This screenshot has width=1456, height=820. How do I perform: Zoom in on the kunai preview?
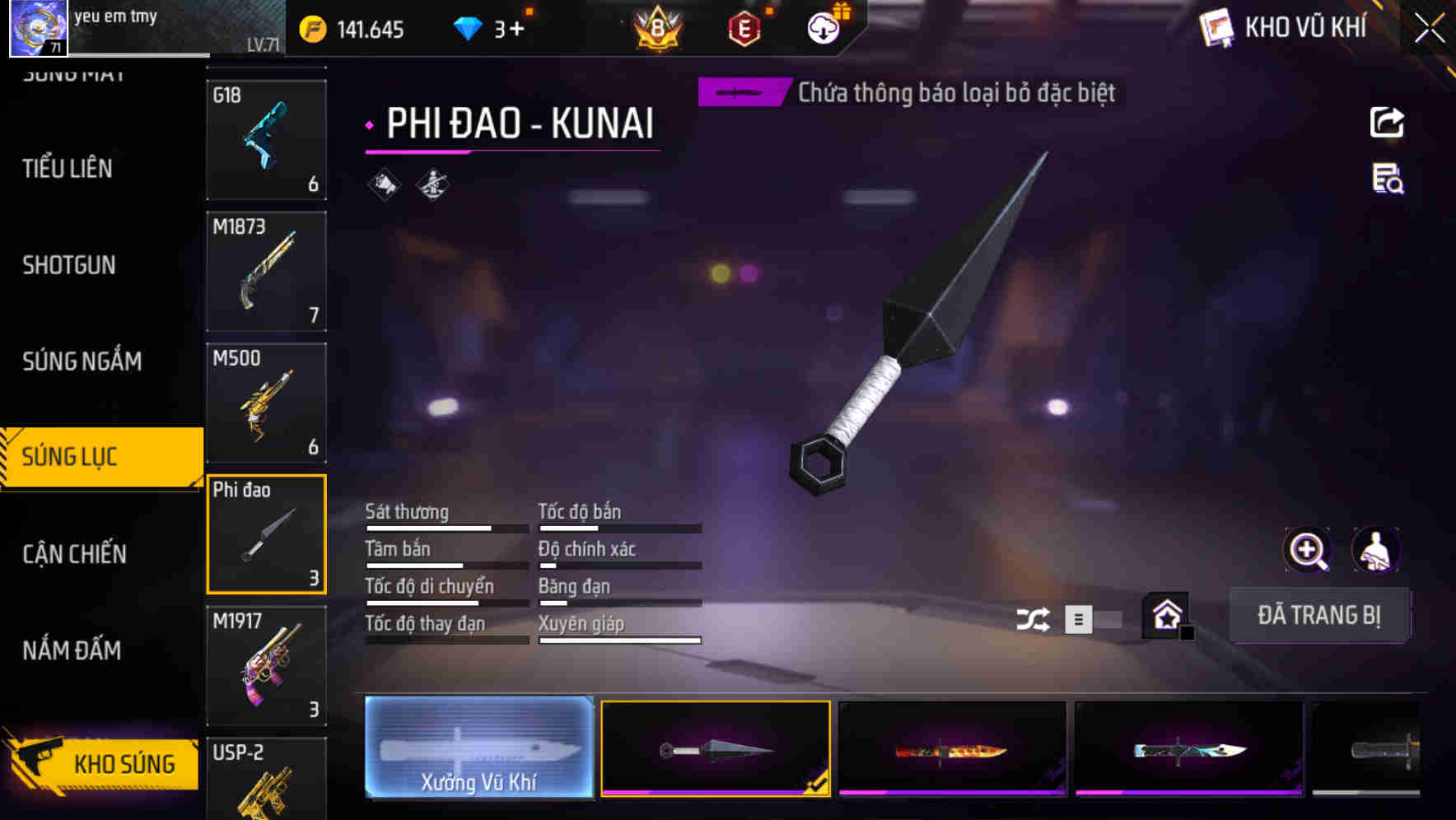pyautogui.click(x=1307, y=550)
